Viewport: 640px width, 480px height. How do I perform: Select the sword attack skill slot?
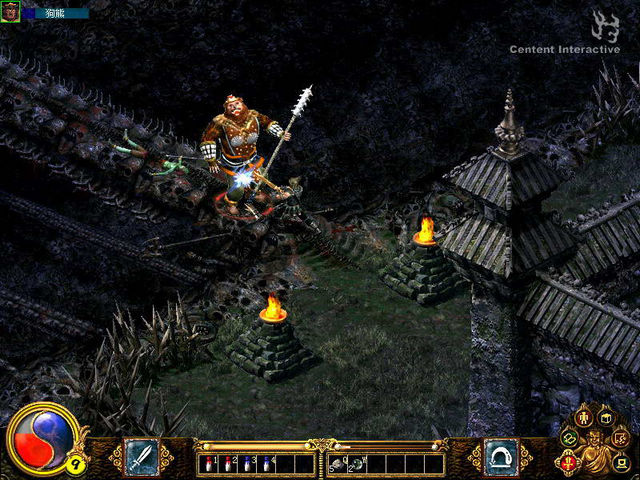140,456
